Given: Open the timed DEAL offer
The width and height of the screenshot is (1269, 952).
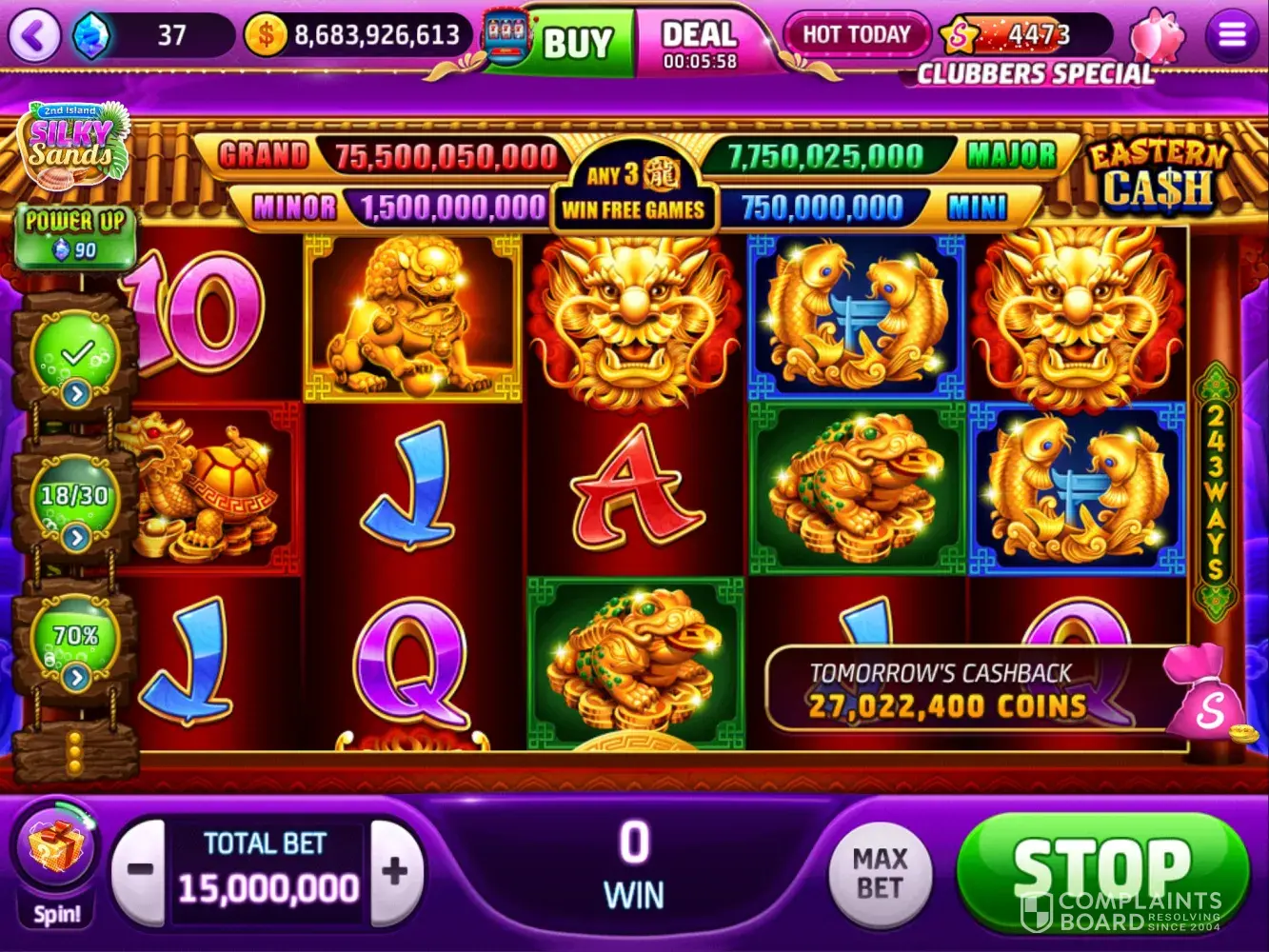Looking at the screenshot, I should click(700, 43).
